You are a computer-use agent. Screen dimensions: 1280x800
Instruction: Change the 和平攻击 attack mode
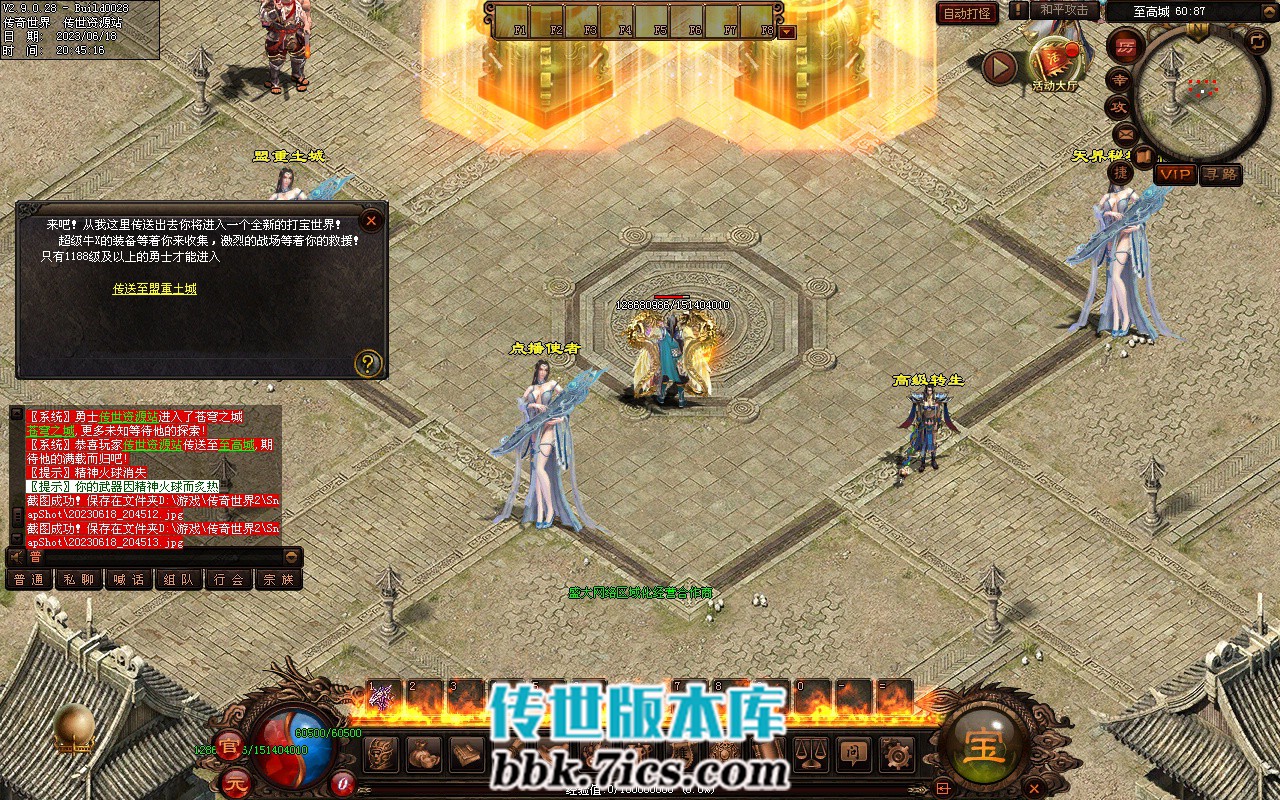1063,11
